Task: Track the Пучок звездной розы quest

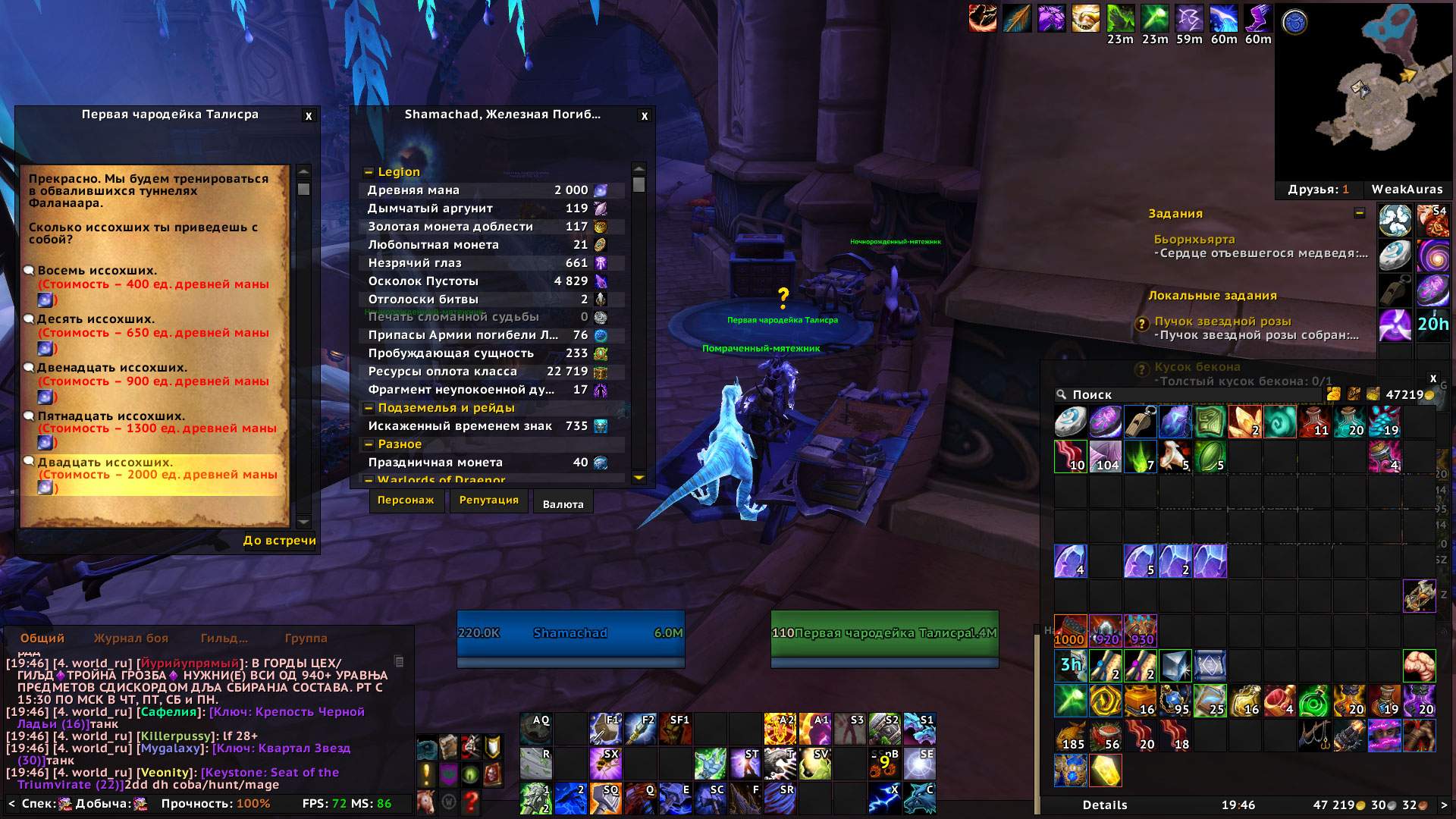Action: coord(1222,322)
